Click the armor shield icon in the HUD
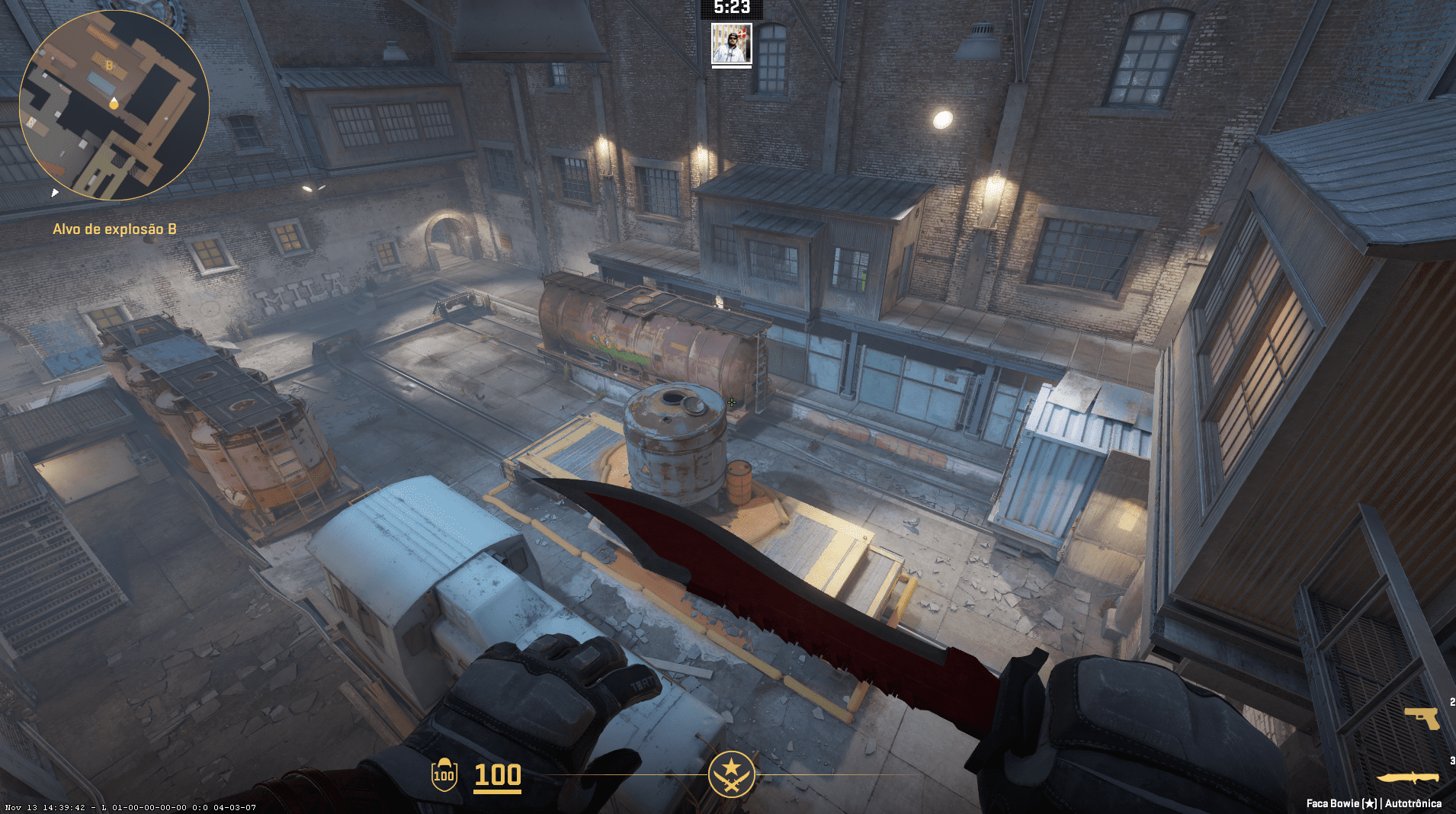 pyautogui.click(x=444, y=774)
